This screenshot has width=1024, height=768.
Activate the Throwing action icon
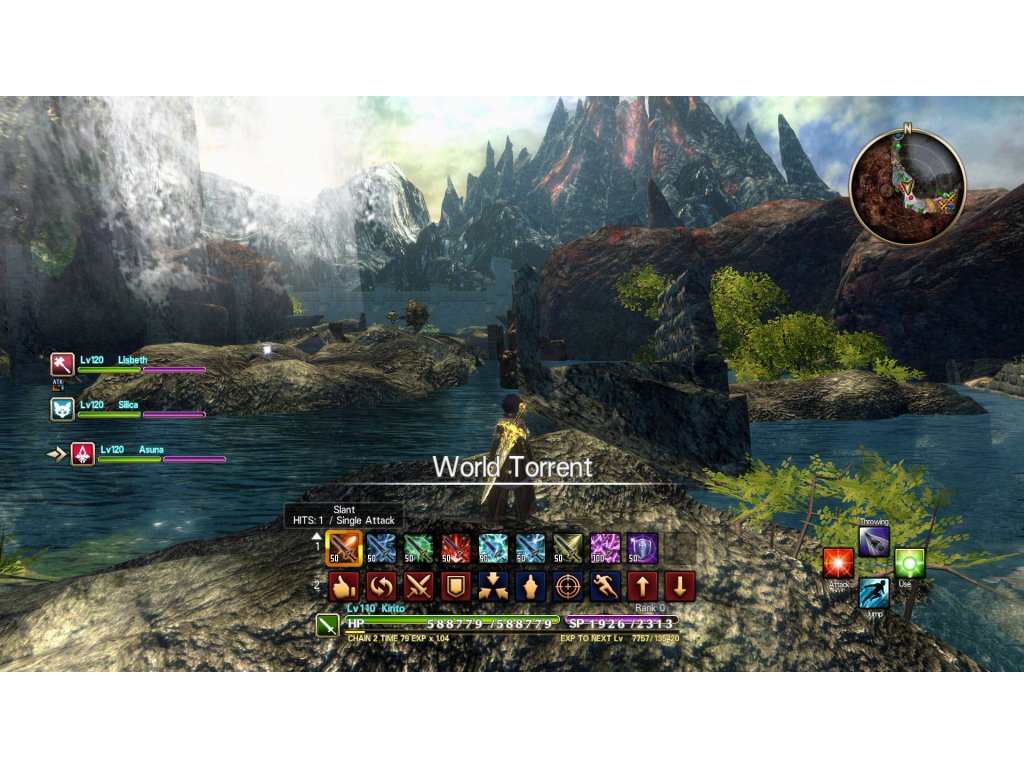[x=873, y=541]
